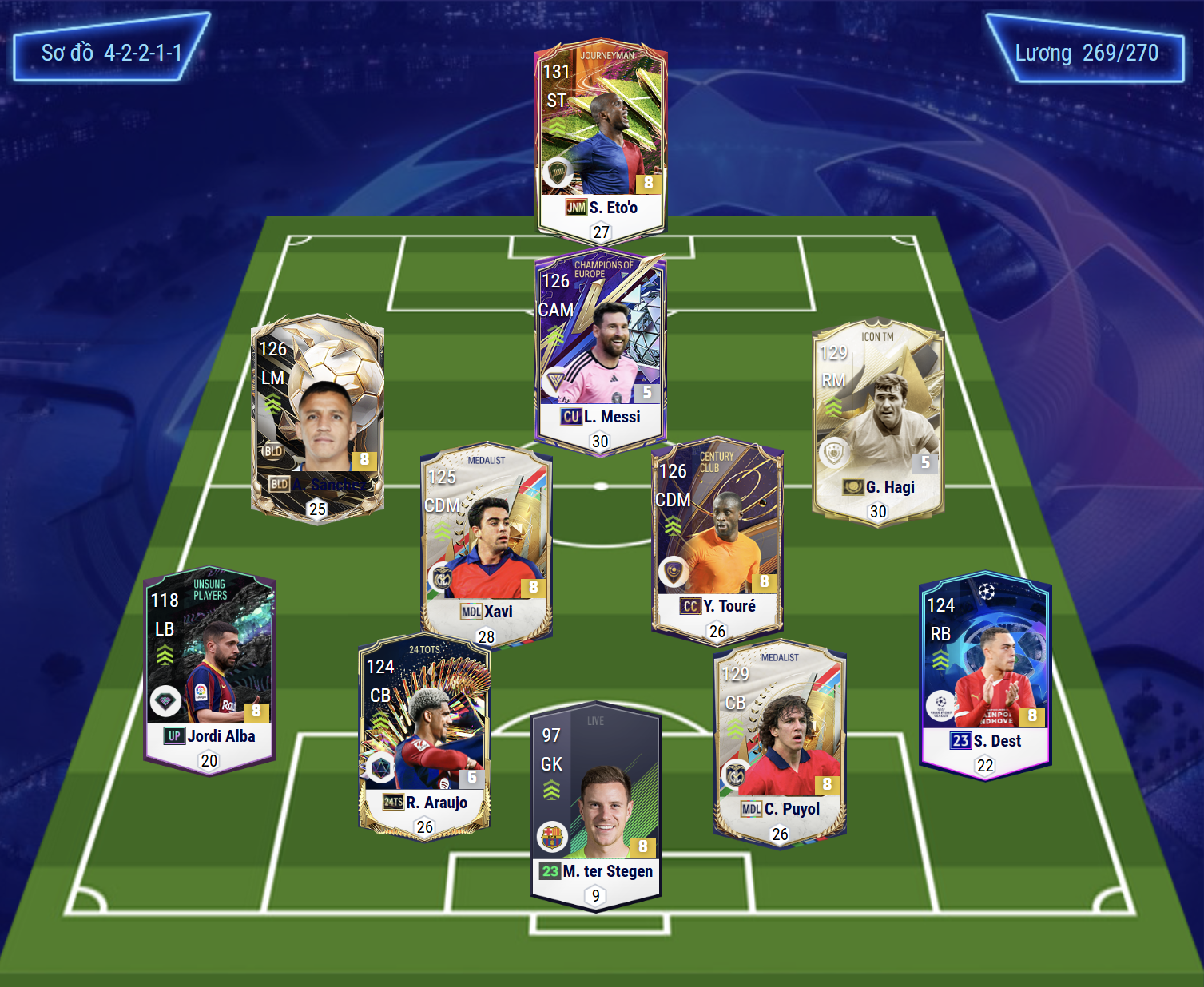Open the 4-2-2-1-1 formation selector

pyautogui.click(x=112, y=53)
